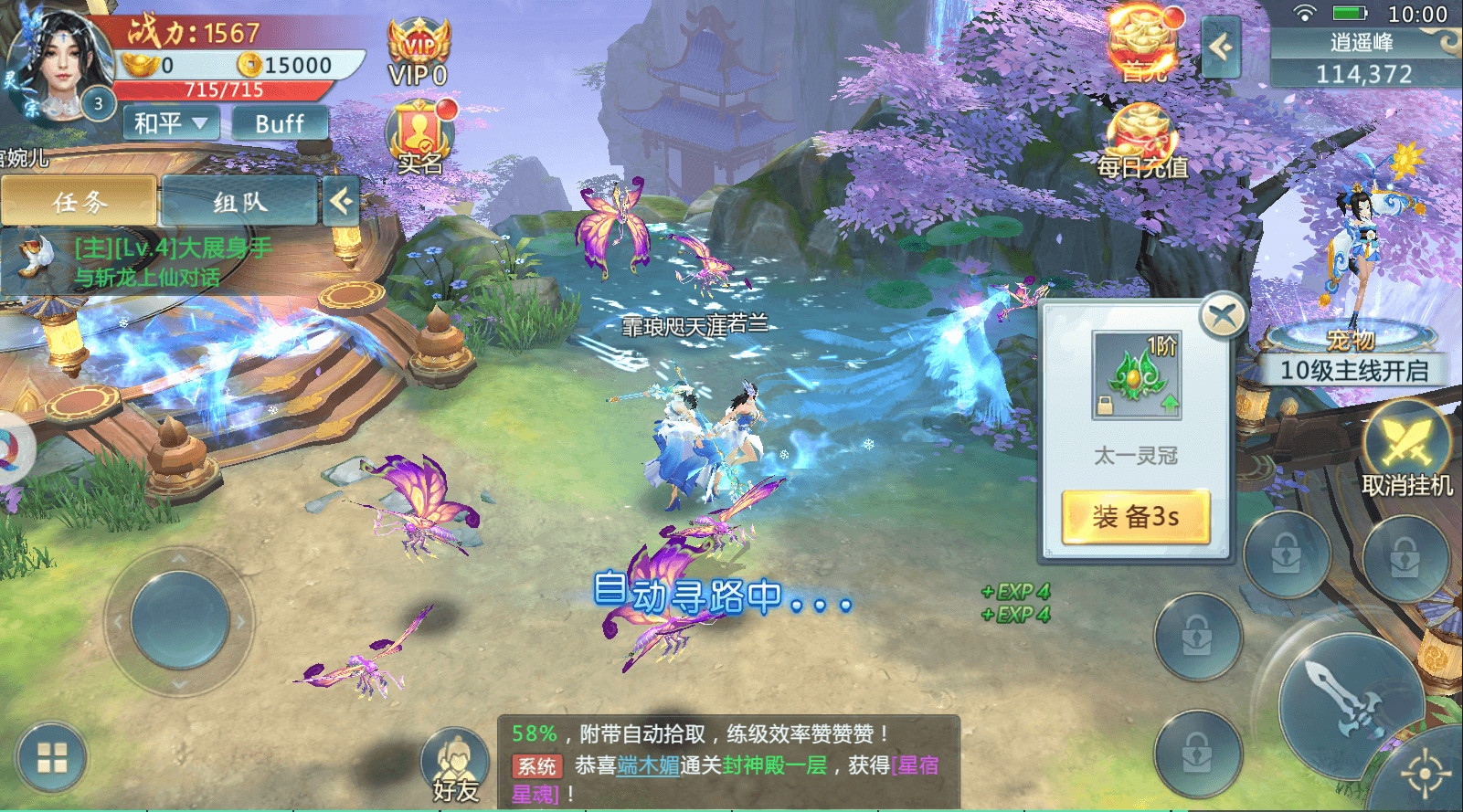Viewport: 1463px width, 812px height.
Task: Switch to the 任务 quest tab
Action: [80, 201]
